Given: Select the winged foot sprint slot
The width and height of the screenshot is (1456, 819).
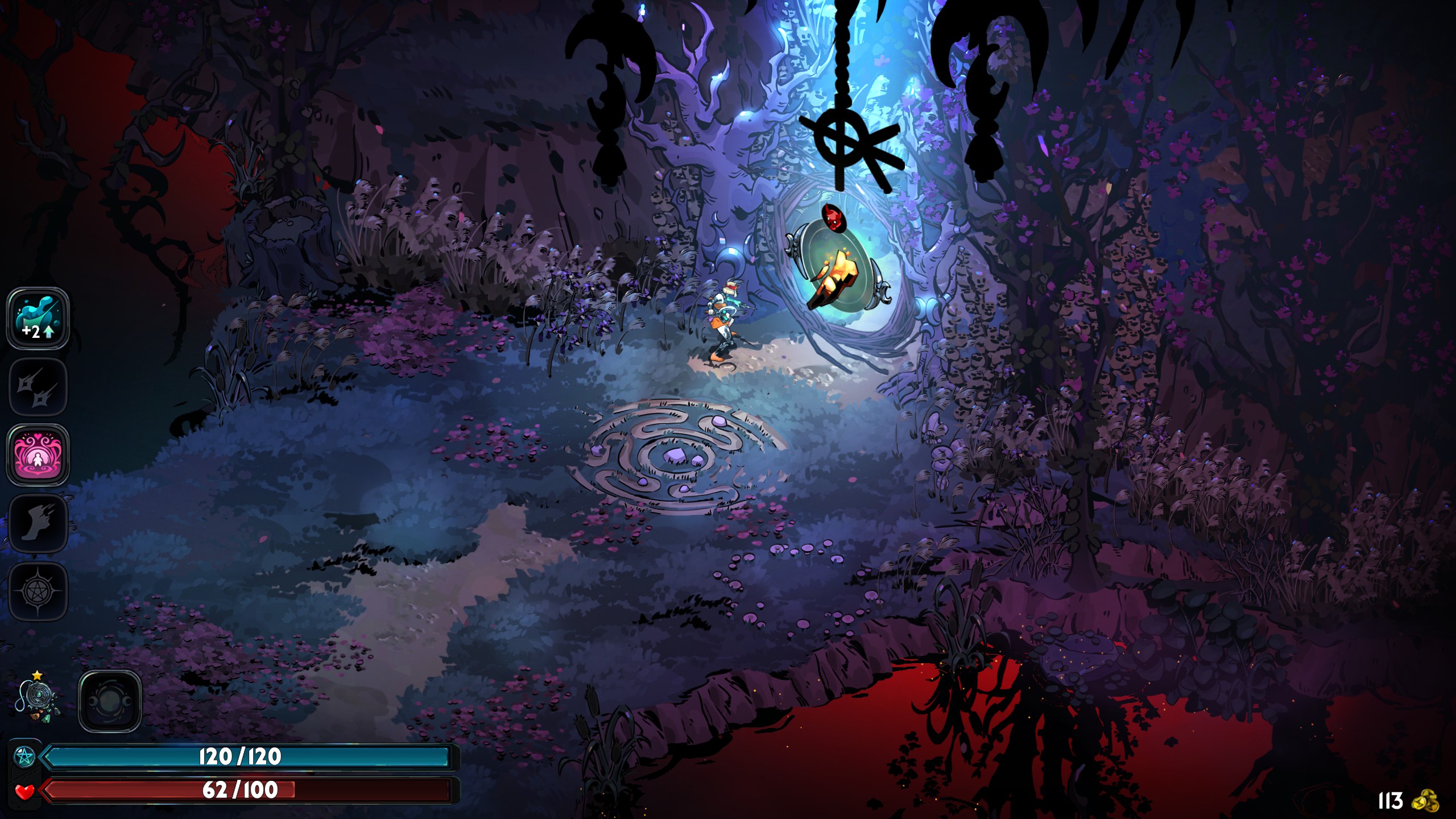Looking at the screenshot, I should 38,523.
